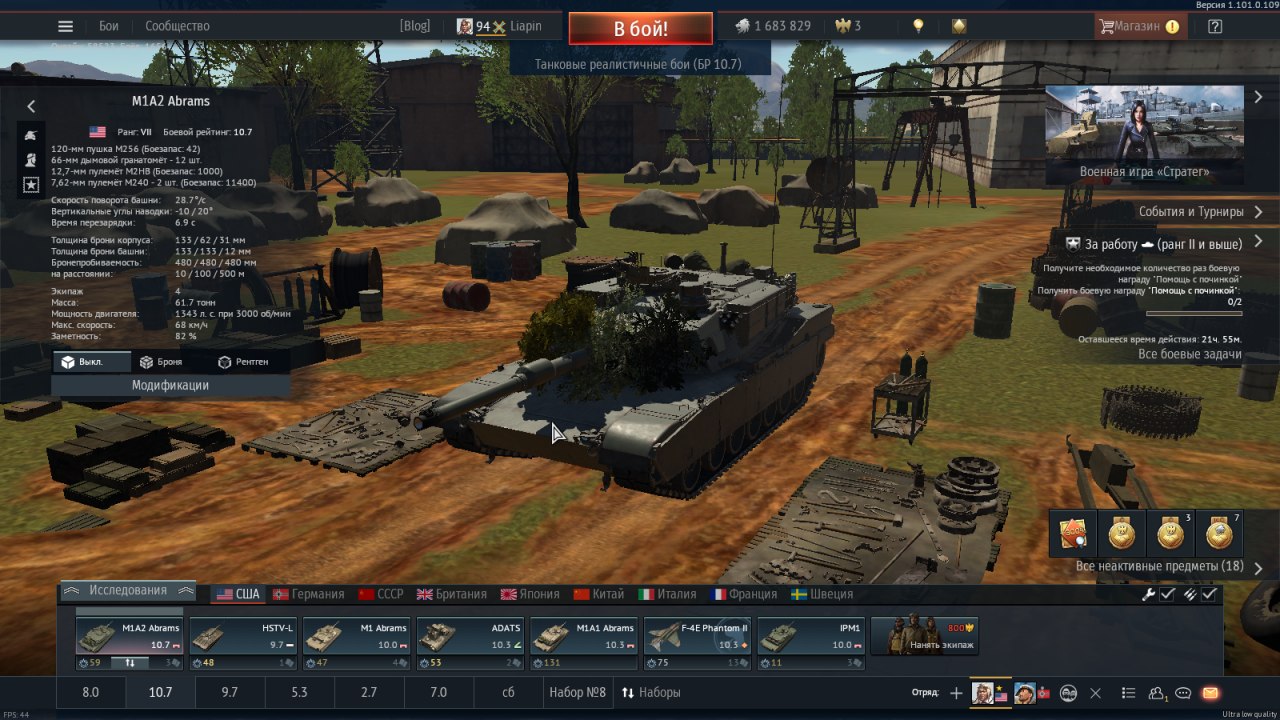Enable Рентген x-ray view
The image size is (1280, 720).
click(243, 362)
